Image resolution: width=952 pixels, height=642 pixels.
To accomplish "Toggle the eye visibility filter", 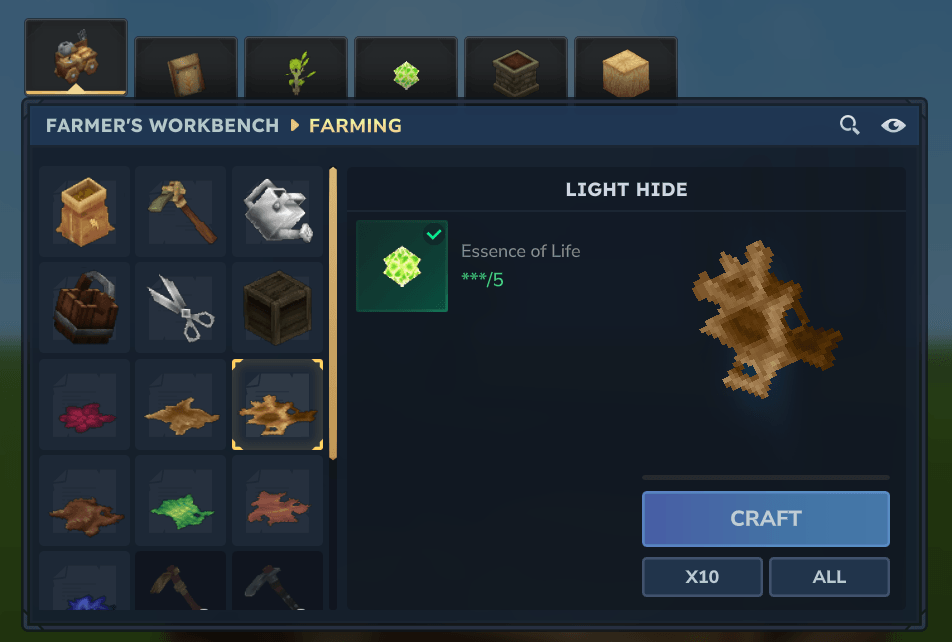I will [893, 125].
